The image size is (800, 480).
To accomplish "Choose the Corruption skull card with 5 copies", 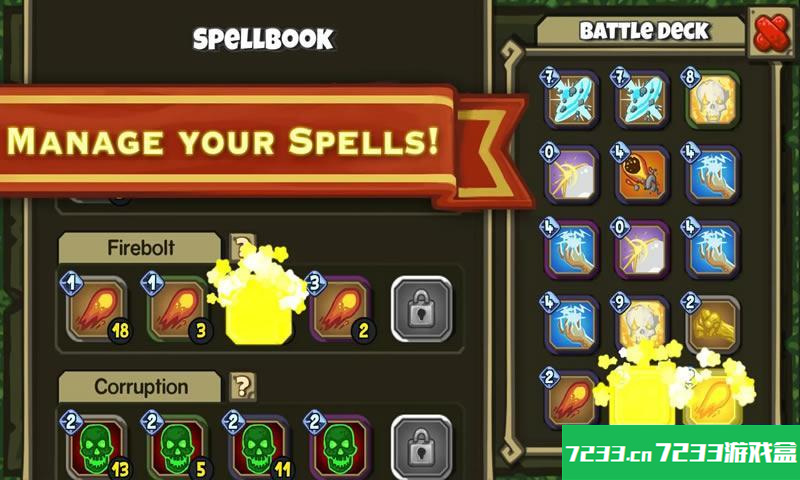I will 177,448.
